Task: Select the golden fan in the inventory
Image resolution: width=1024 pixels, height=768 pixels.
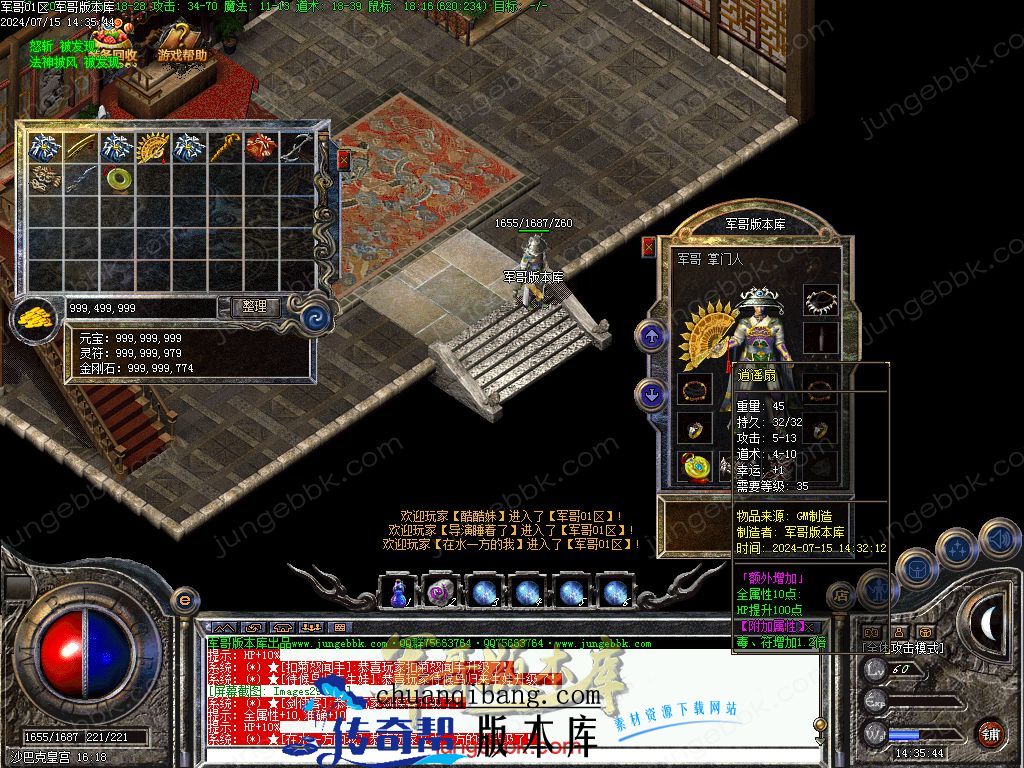Action: pyautogui.click(x=153, y=147)
